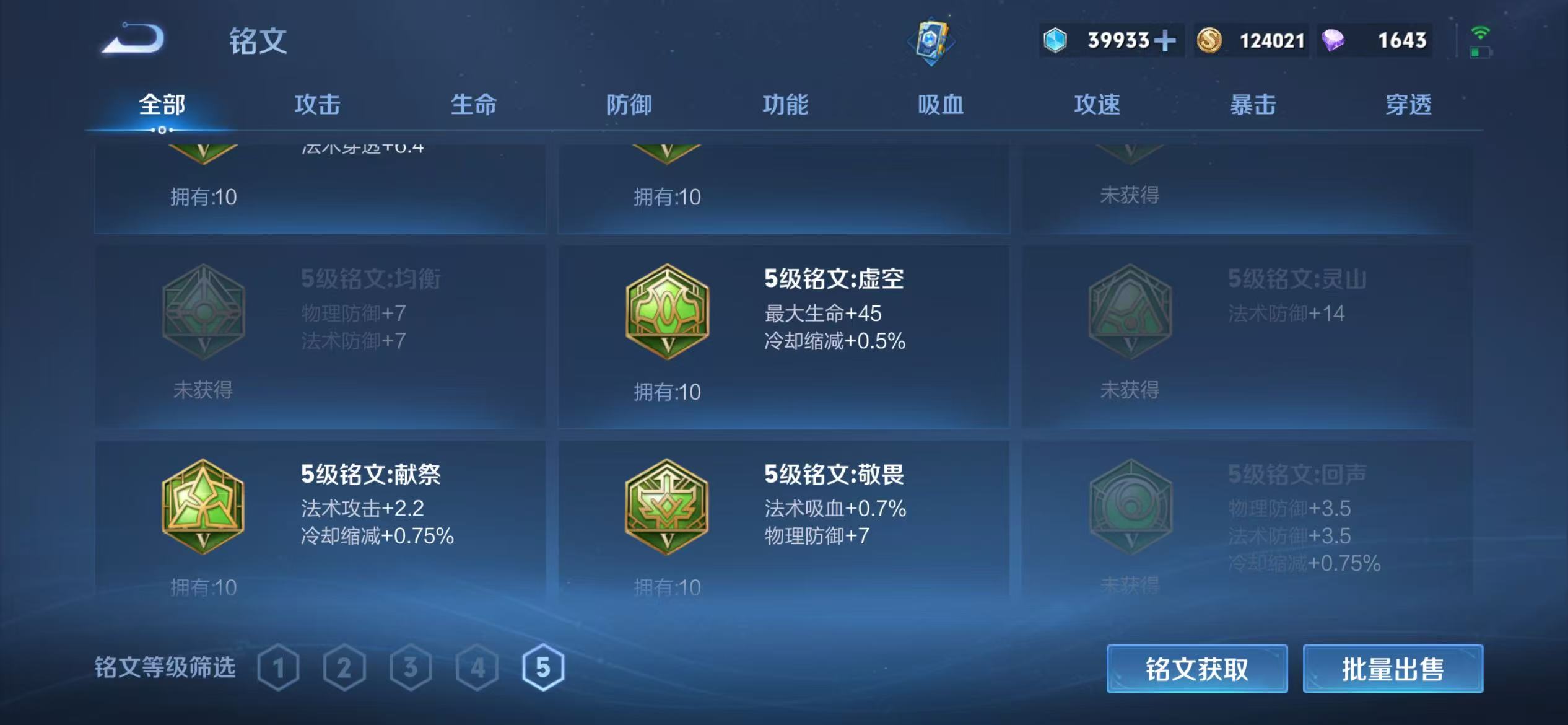Viewport: 1568px width, 725px height.
Task: Enable level 3 inscription filter
Action: [412, 668]
